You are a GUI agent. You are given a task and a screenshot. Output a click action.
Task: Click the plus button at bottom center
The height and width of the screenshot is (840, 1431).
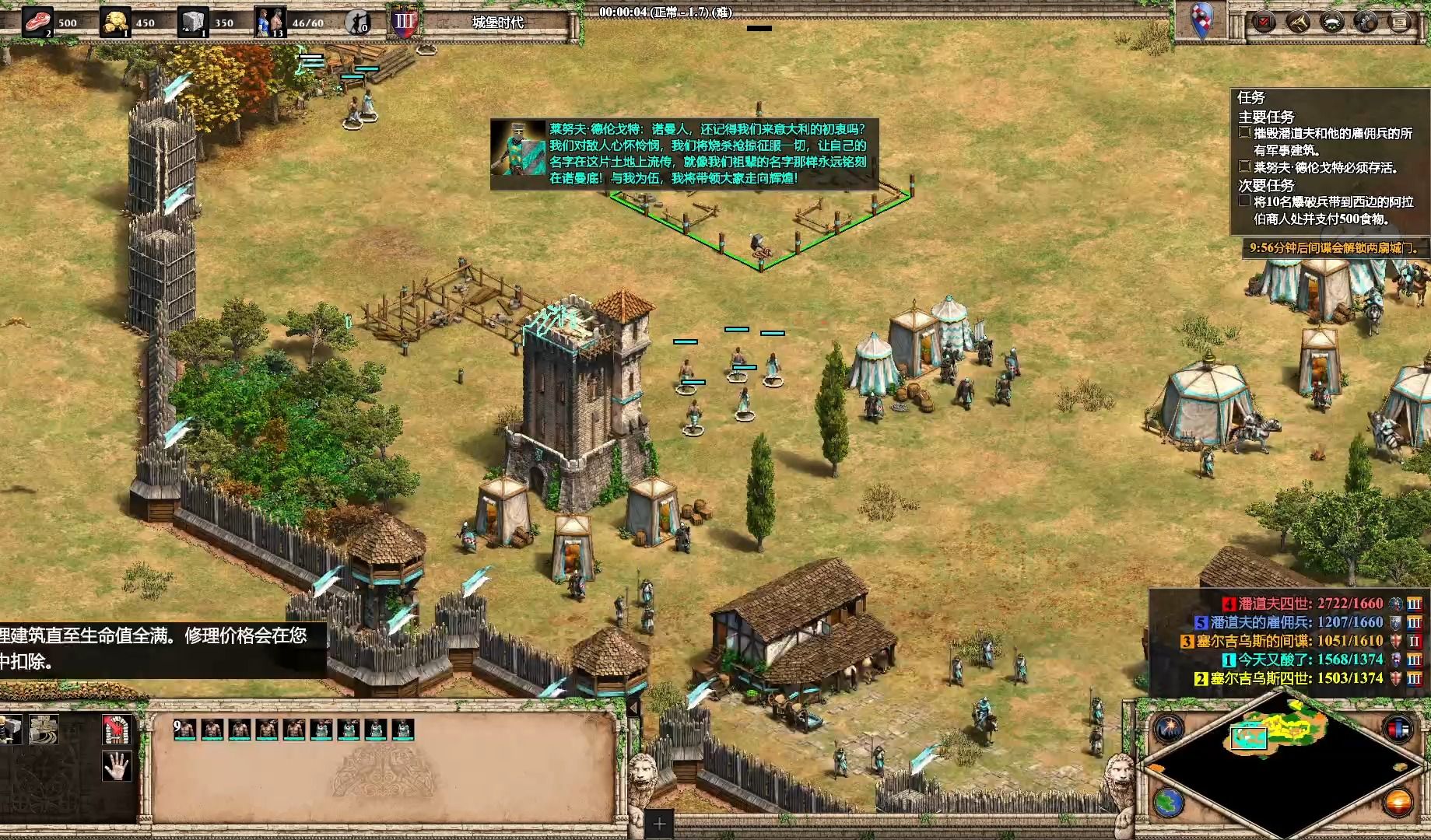point(659,824)
